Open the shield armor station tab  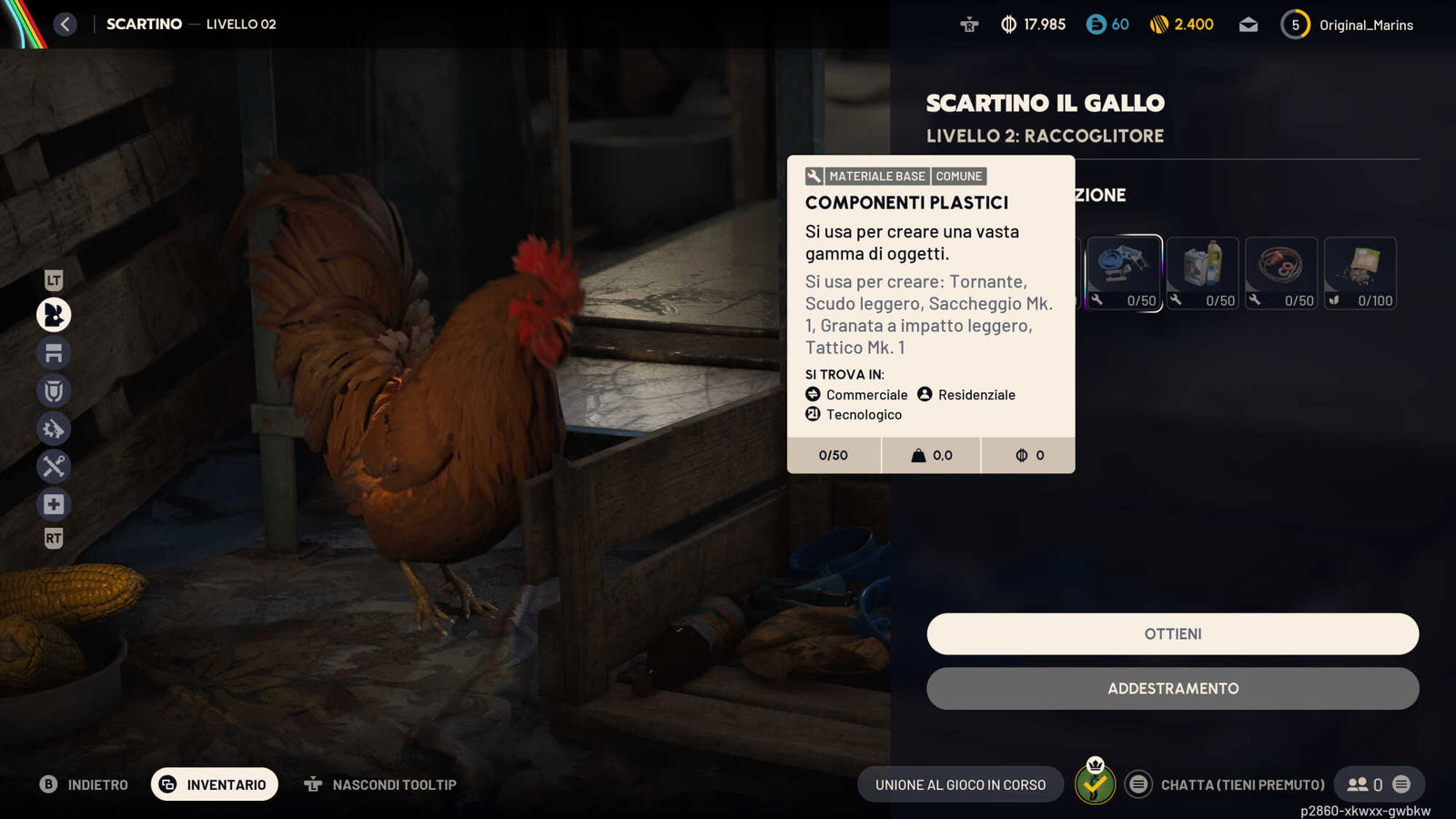tap(54, 391)
